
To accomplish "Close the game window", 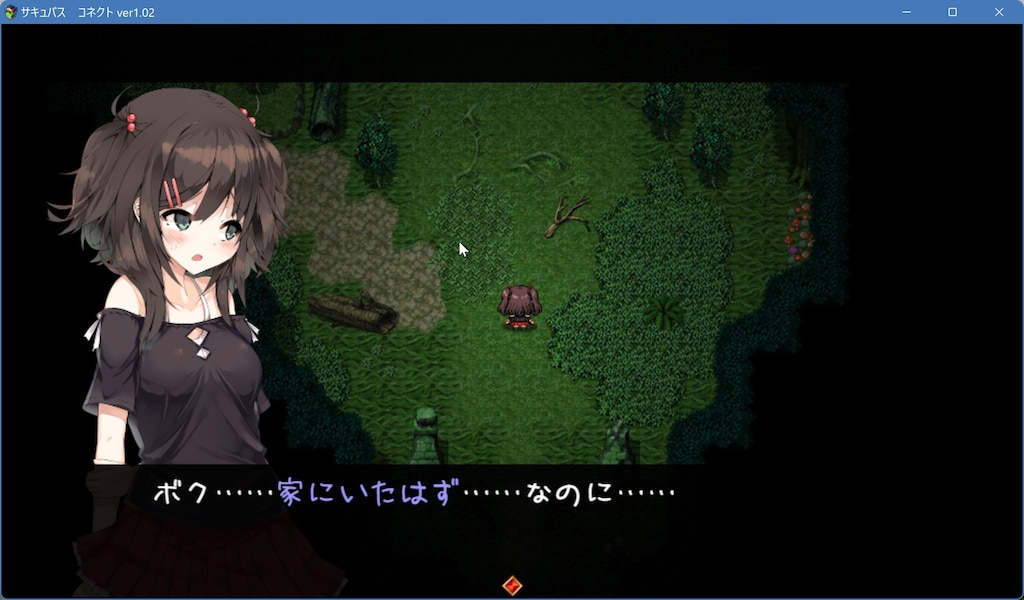I will coord(999,12).
